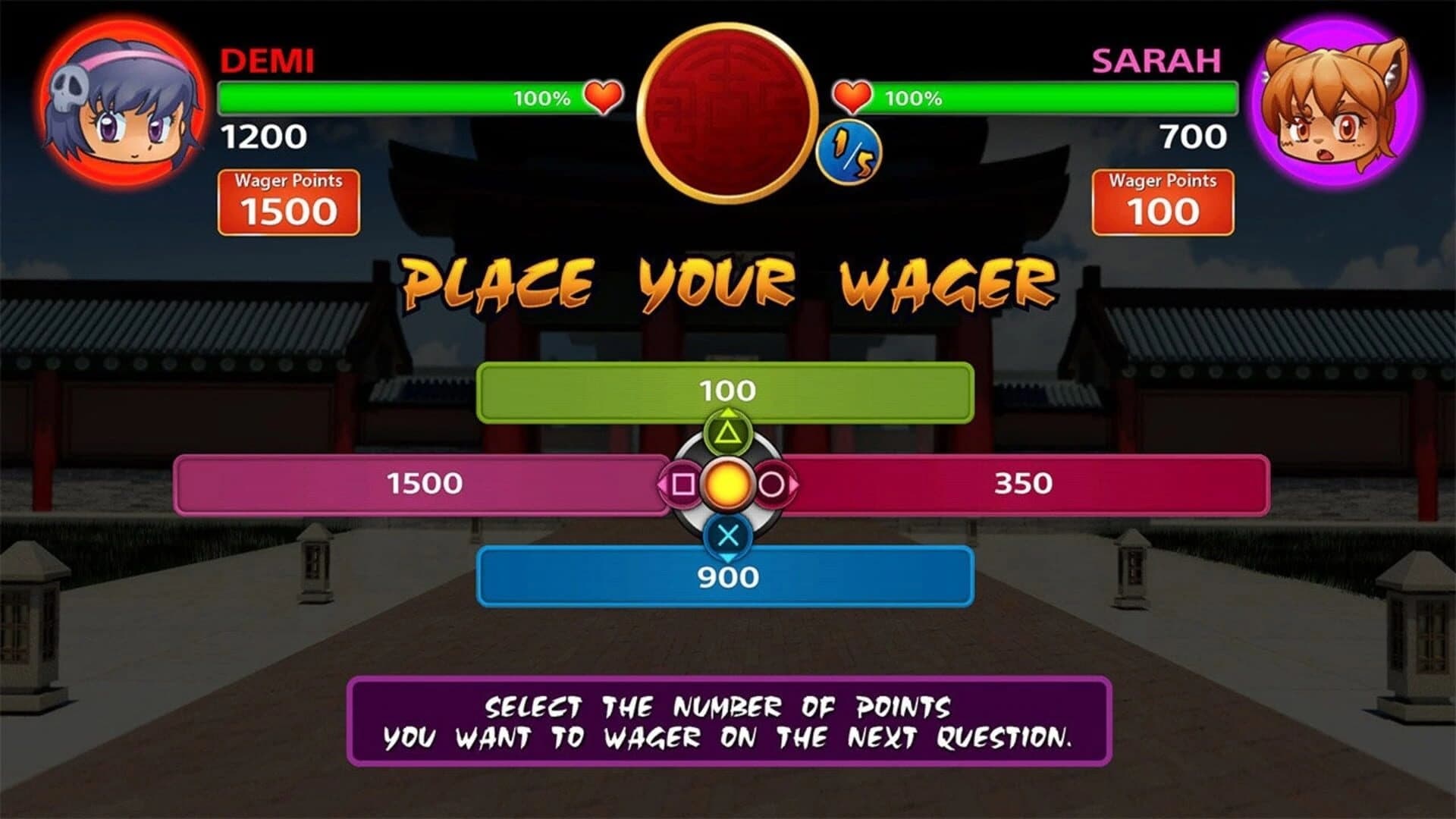Select the 100 point wager option
The height and width of the screenshot is (819, 1456).
coord(726,389)
